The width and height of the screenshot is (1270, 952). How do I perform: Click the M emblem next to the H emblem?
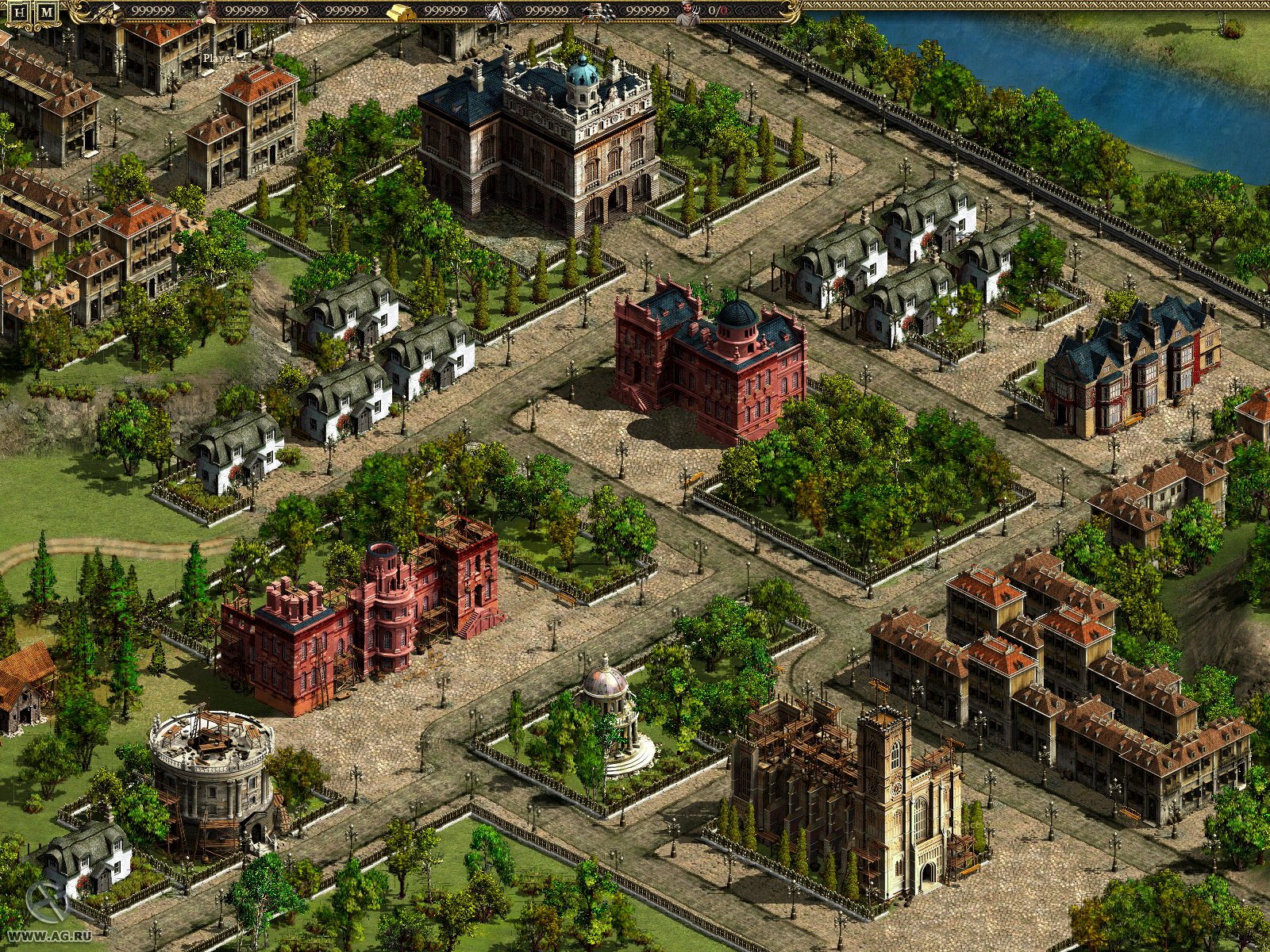coord(48,11)
